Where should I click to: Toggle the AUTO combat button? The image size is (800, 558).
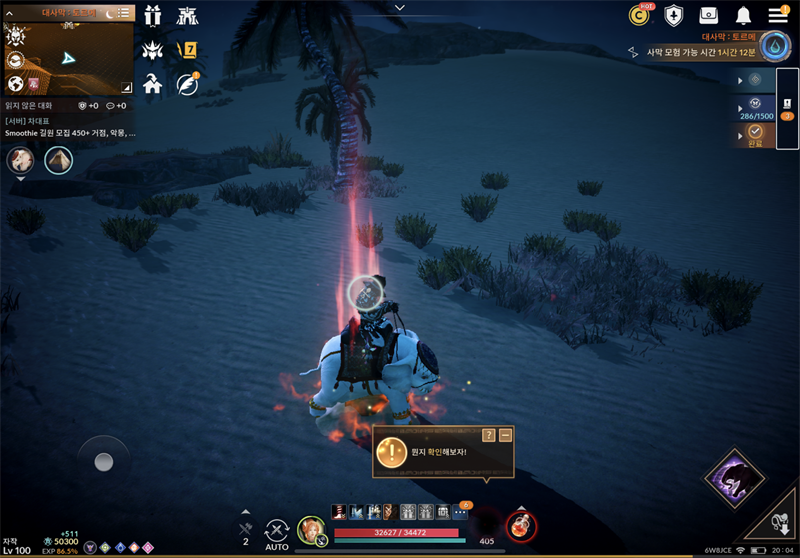pyautogui.click(x=277, y=532)
